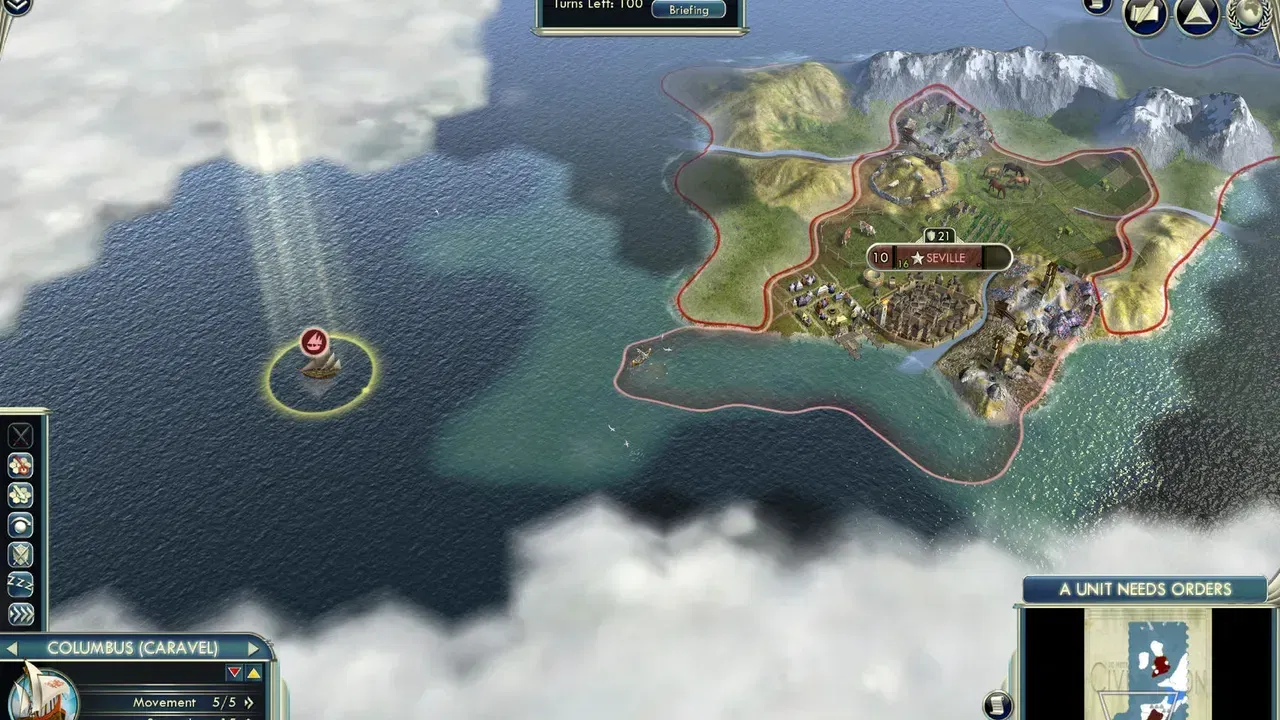Select the sell exotic goods action icon
The height and width of the screenshot is (720, 1280).
[18, 494]
